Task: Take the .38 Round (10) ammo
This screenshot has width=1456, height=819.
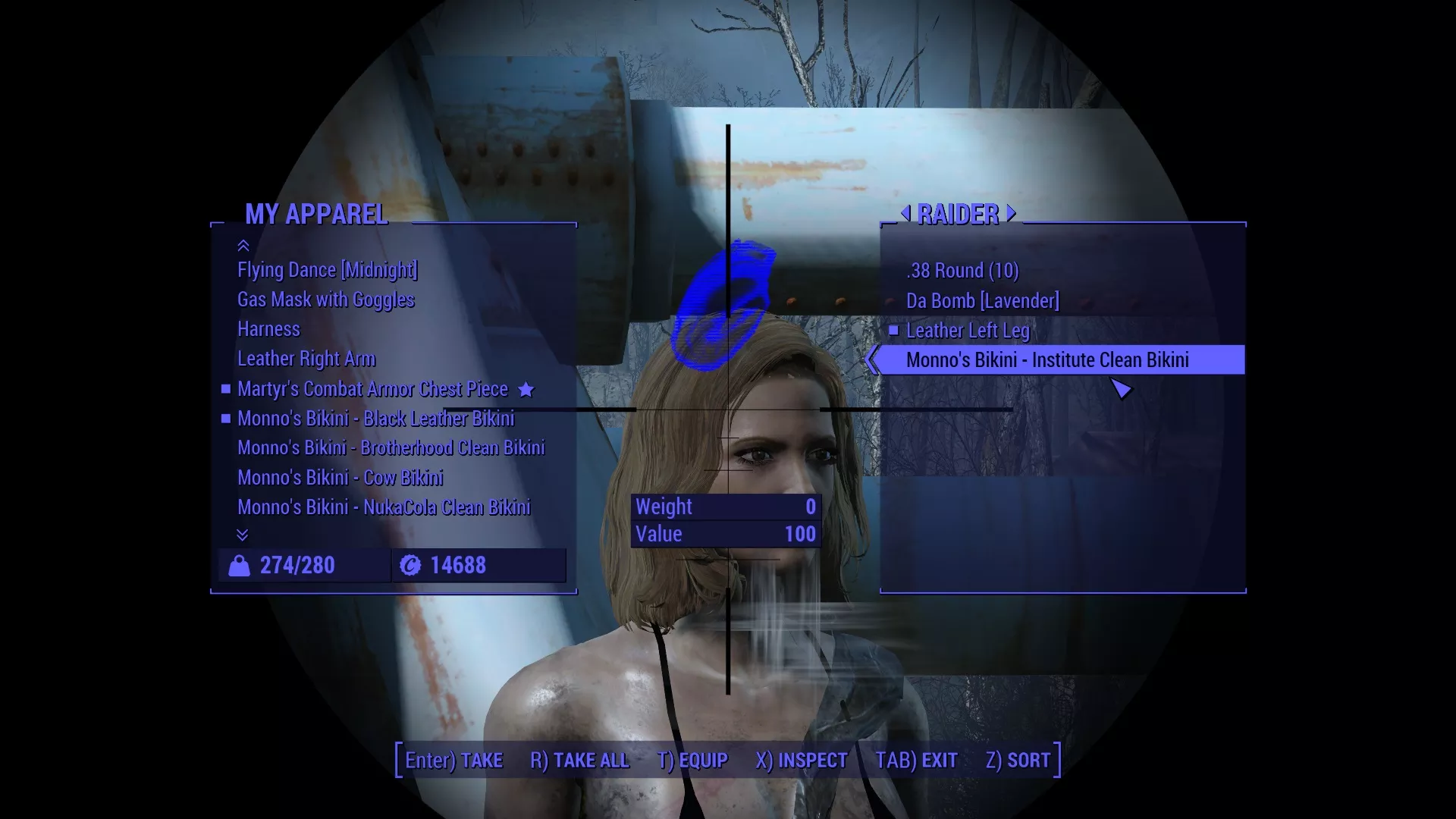Action: (x=962, y=271)
